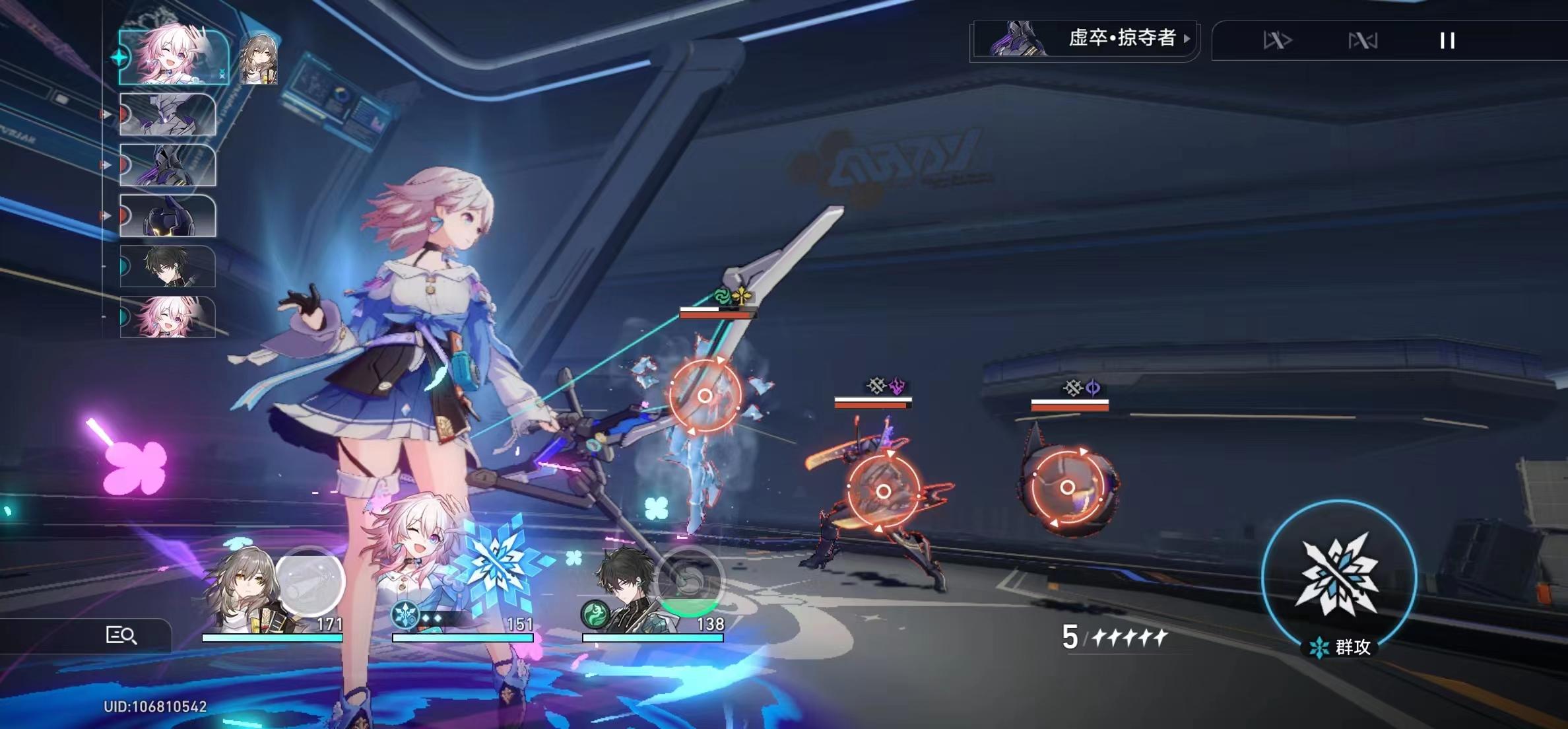Target the rightmost enemy's red reticle
The image size is (1568, 729).
[x=1069, y=489]
